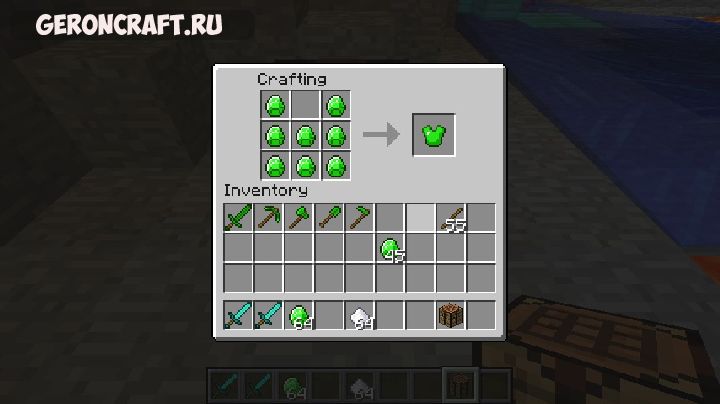Select the white item stack of 64
Screen dimensions: 720x404
tap(360, 316)
